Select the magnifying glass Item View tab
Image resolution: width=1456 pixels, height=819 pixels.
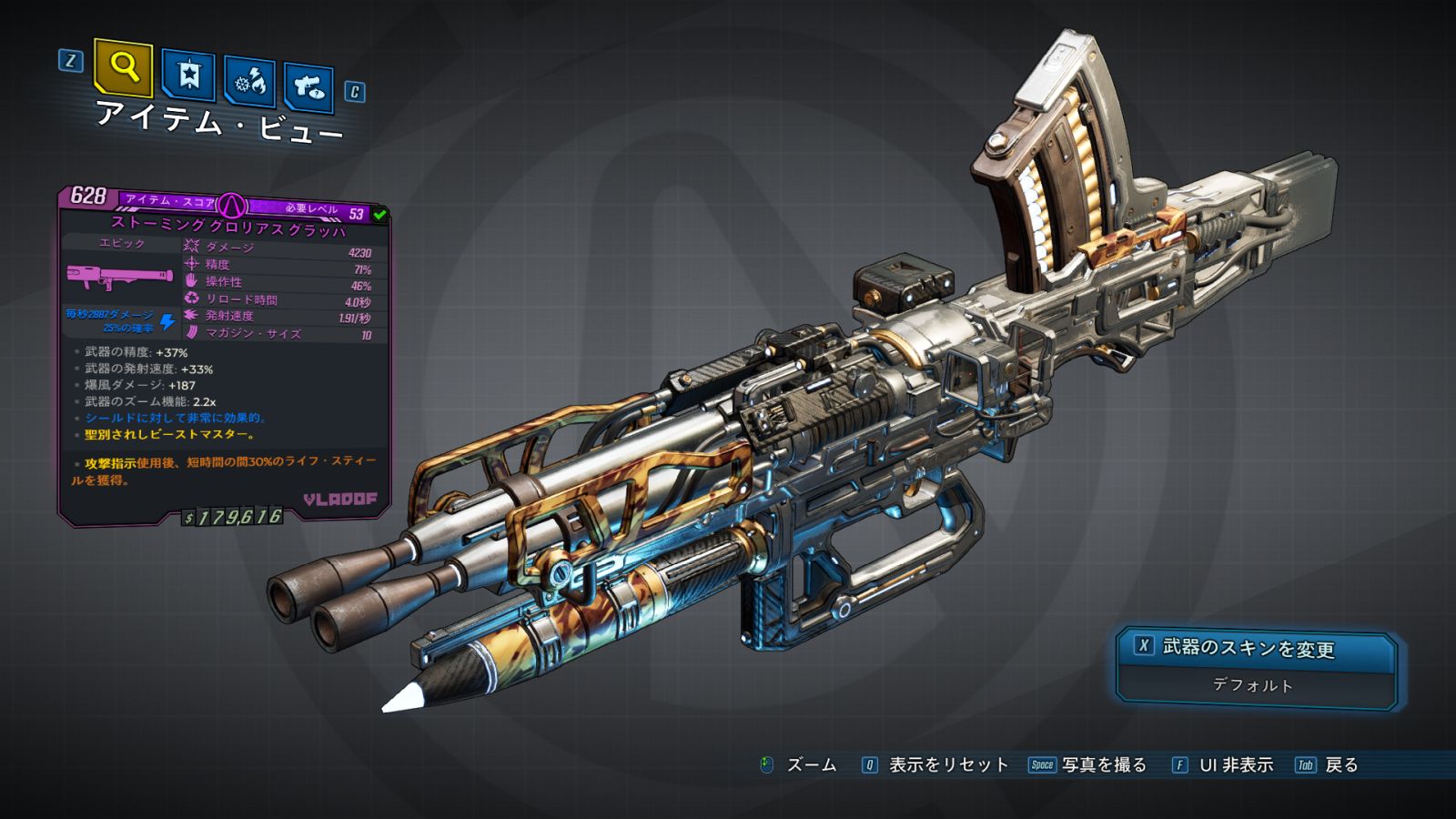tap(123, 67)
